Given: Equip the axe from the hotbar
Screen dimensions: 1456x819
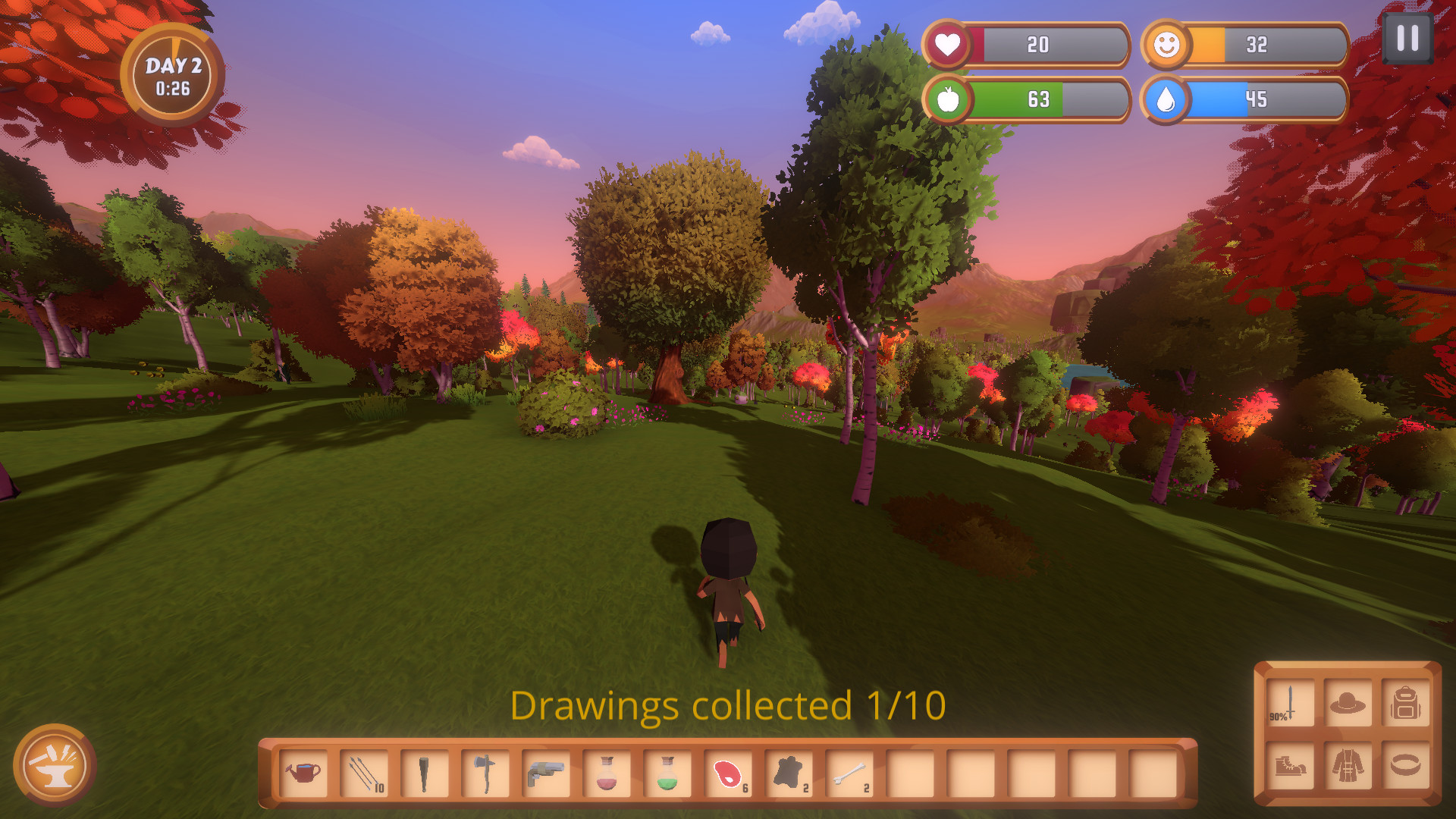Looking at the screenshot, I should pos(485,773).
